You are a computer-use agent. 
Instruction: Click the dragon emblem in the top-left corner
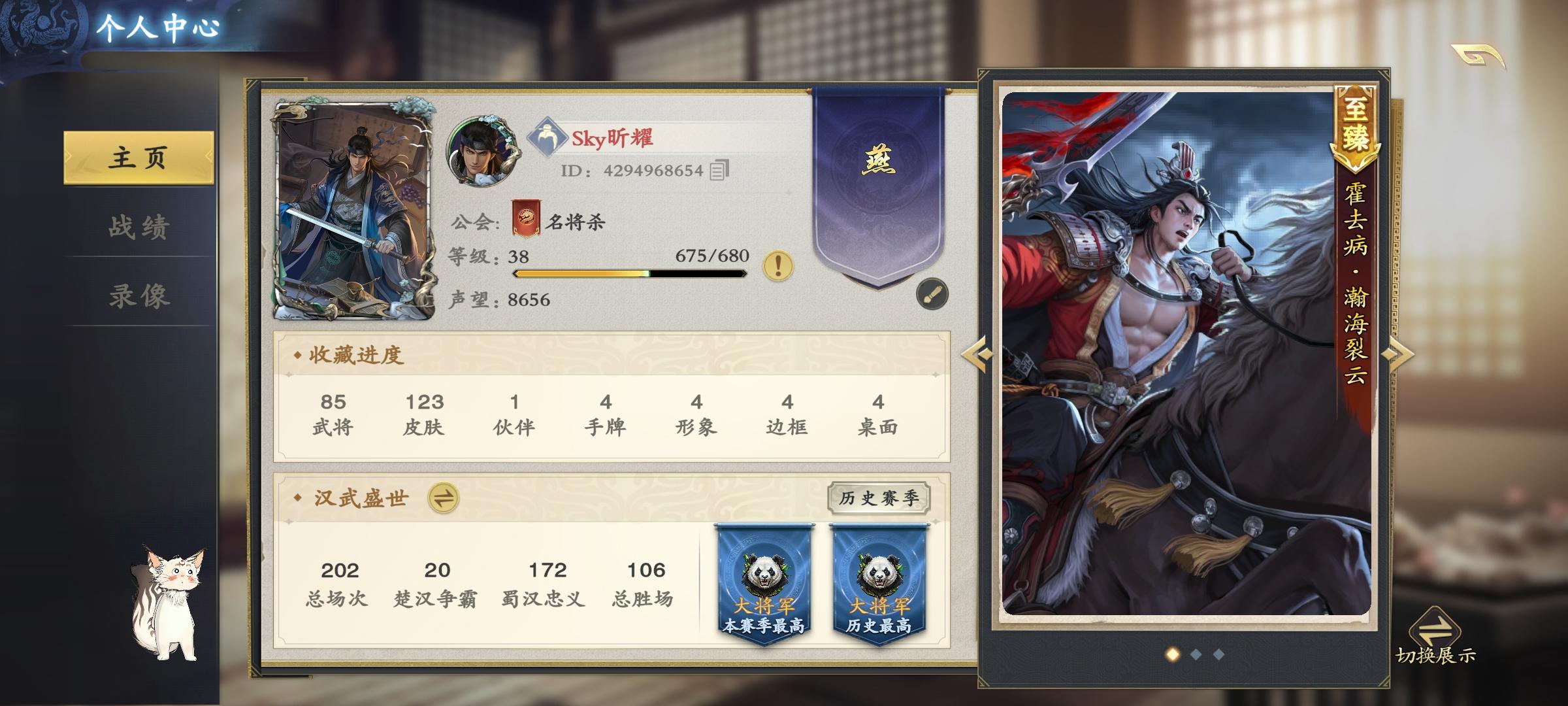[41, 25]
